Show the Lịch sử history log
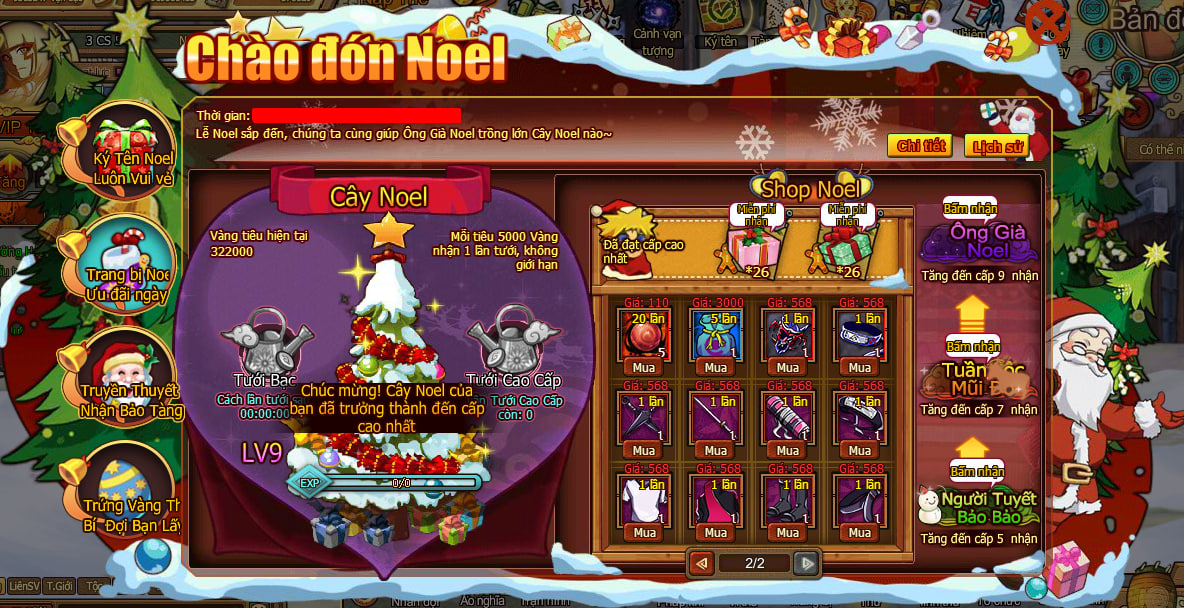Screen dimensions: 1184x608 [x=997, y=146]
